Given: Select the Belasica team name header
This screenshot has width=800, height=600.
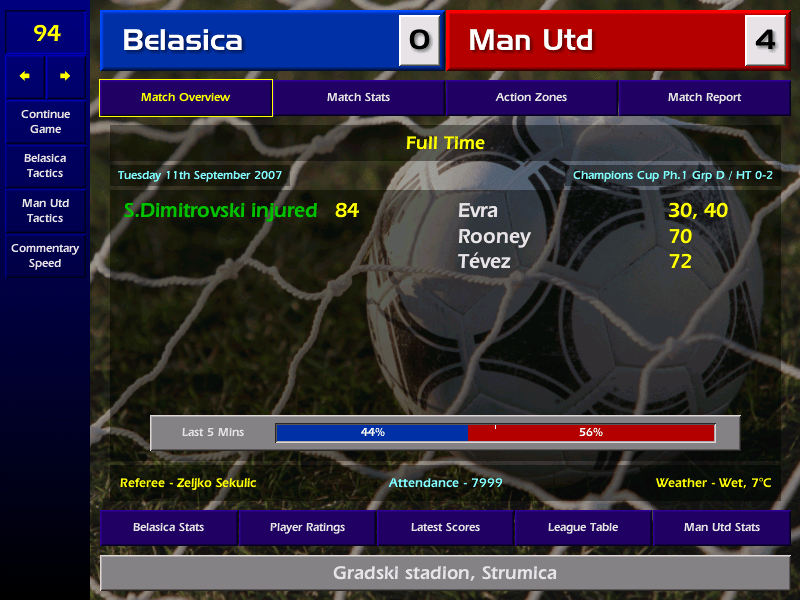Looking at the screenshot, I should click(250, 40).
